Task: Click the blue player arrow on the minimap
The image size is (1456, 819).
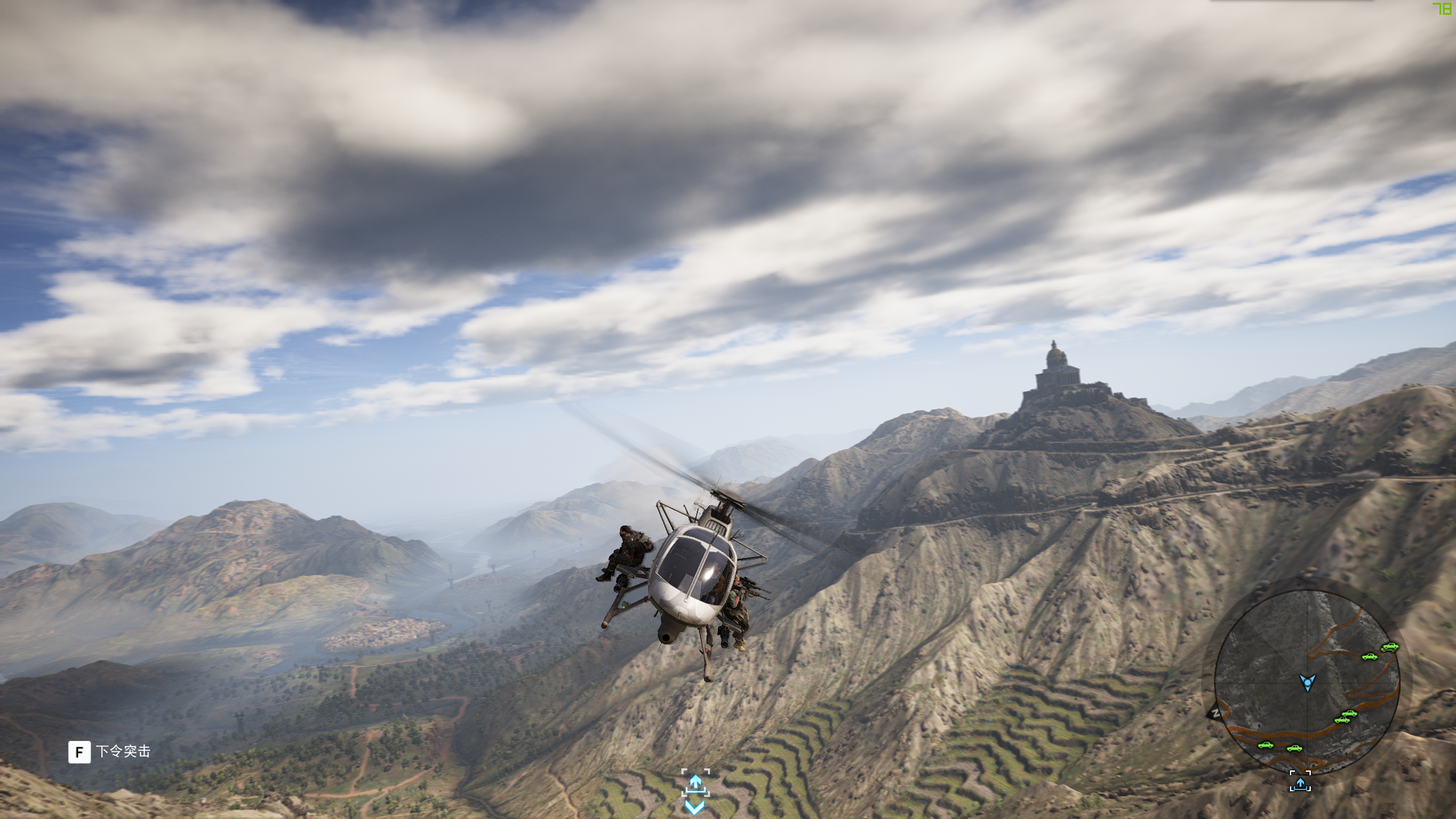Action: pyautogui.click(x=1308, y=681)
